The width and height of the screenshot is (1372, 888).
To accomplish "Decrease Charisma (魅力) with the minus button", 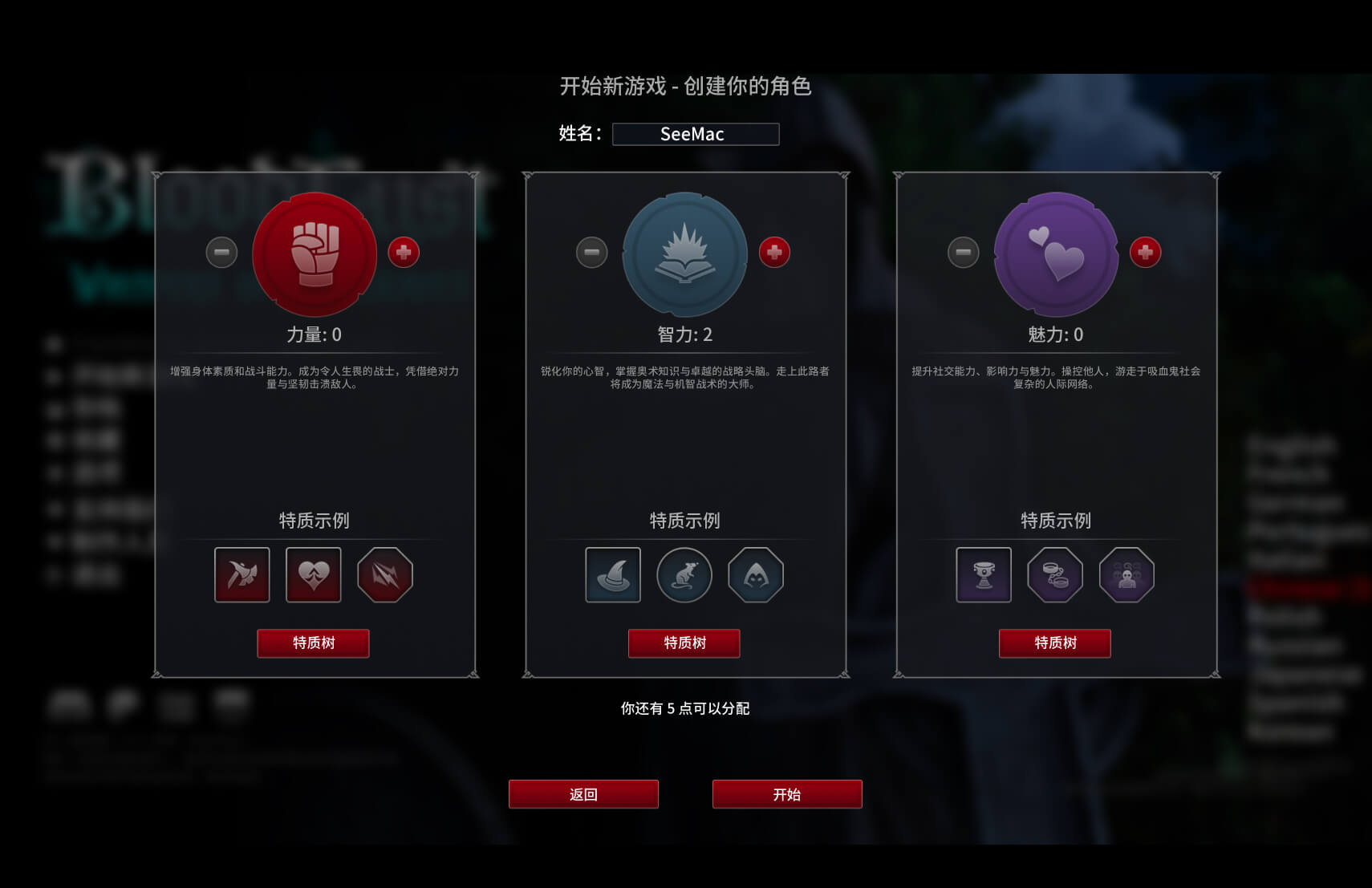I will [x=963, y=253].
